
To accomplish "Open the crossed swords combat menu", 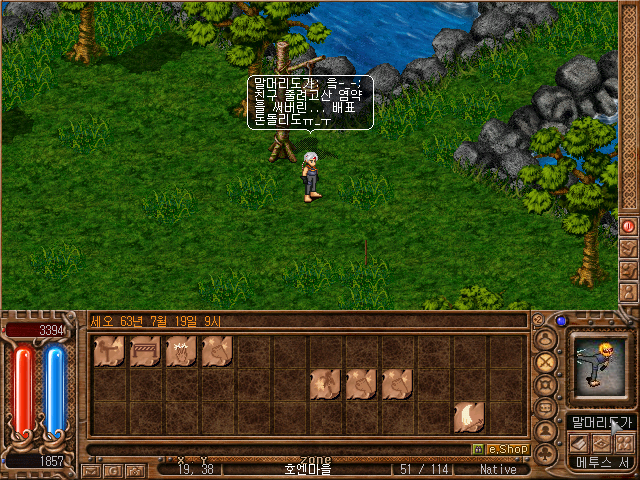I will pos(546,361).
